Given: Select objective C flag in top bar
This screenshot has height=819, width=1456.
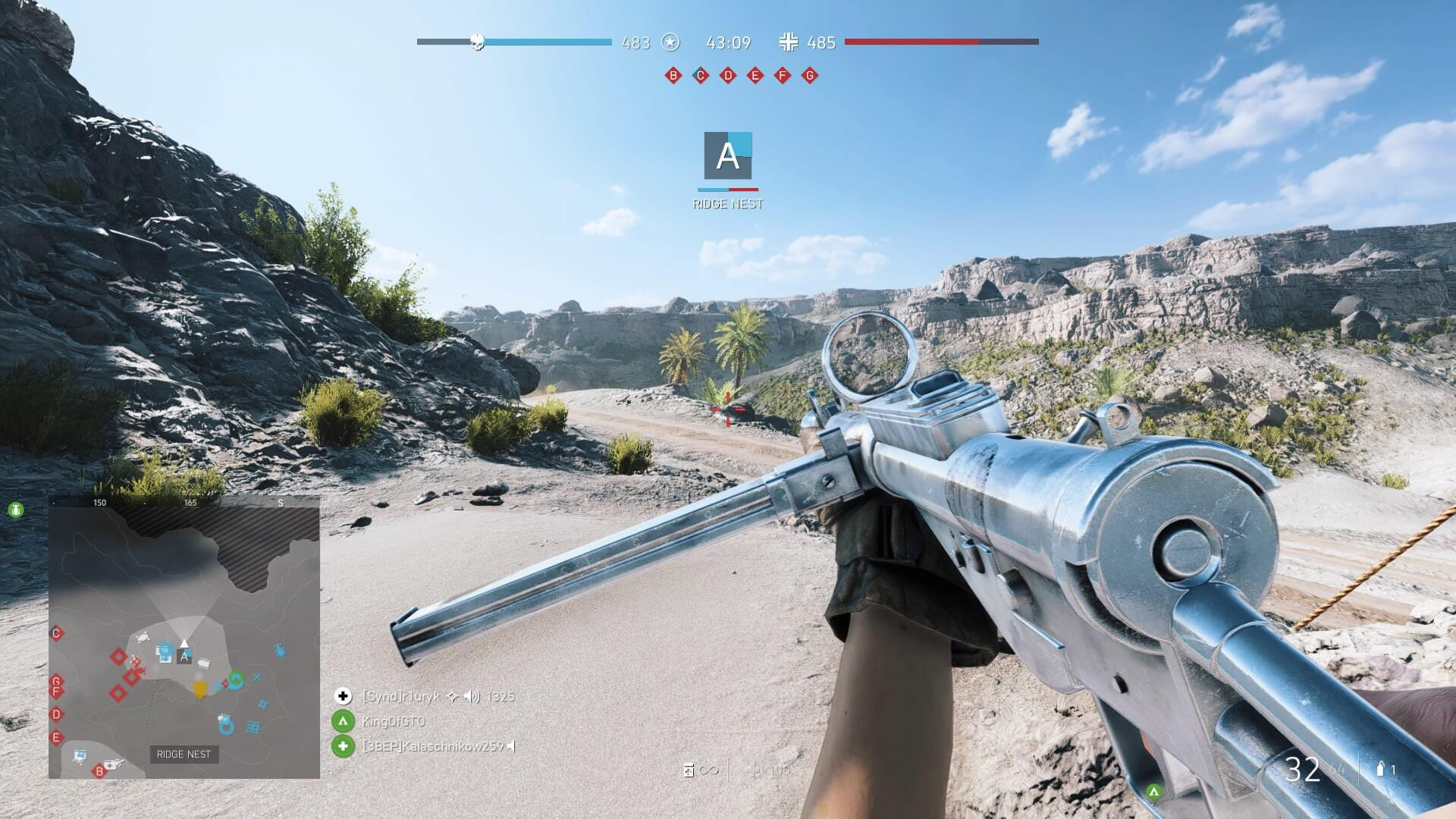Looking at the screenshot, I should (x=700, y=76).
